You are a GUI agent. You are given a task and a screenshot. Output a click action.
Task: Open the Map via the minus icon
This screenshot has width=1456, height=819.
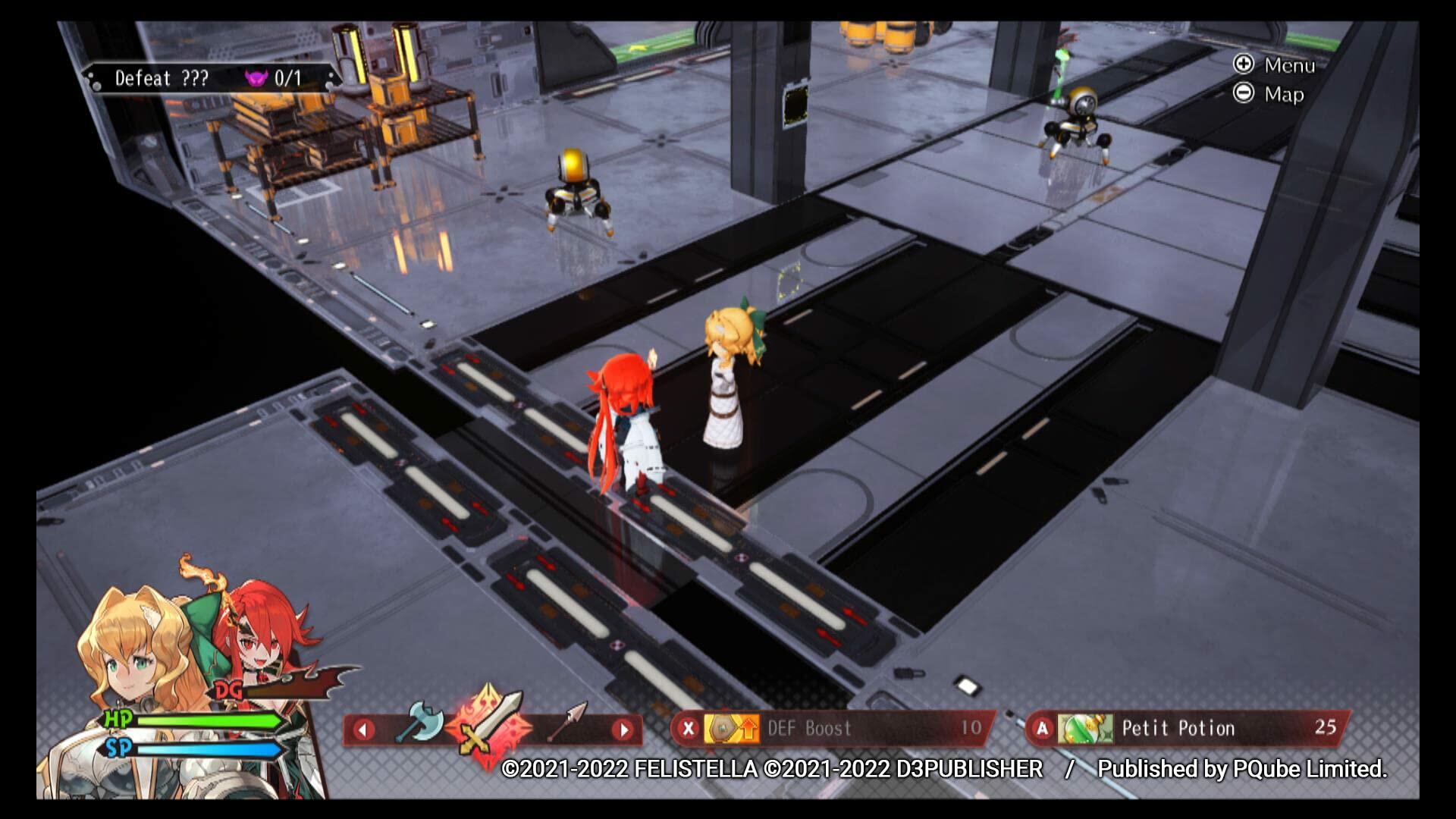1242,95
